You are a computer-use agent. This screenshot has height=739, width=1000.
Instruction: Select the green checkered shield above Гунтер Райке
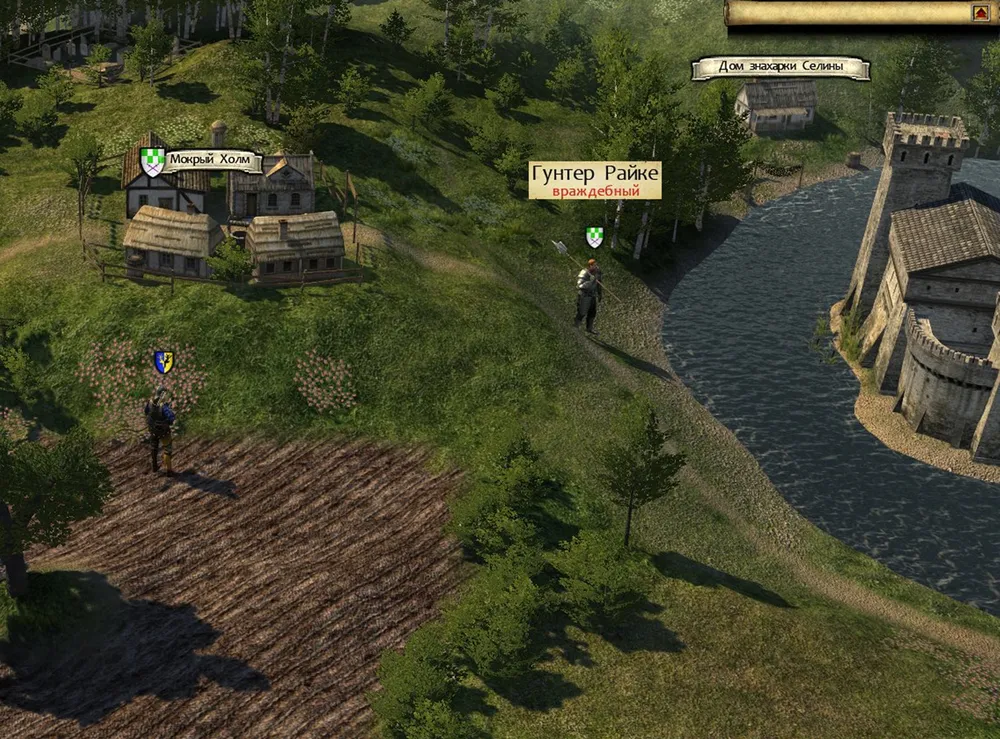(x=594, y=237)
